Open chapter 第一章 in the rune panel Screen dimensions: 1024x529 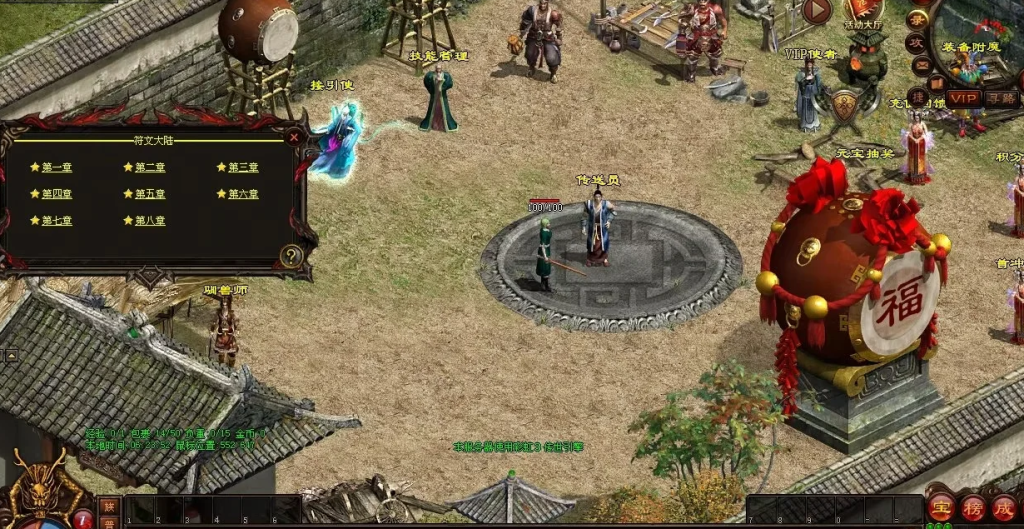(x=56, y=167)
